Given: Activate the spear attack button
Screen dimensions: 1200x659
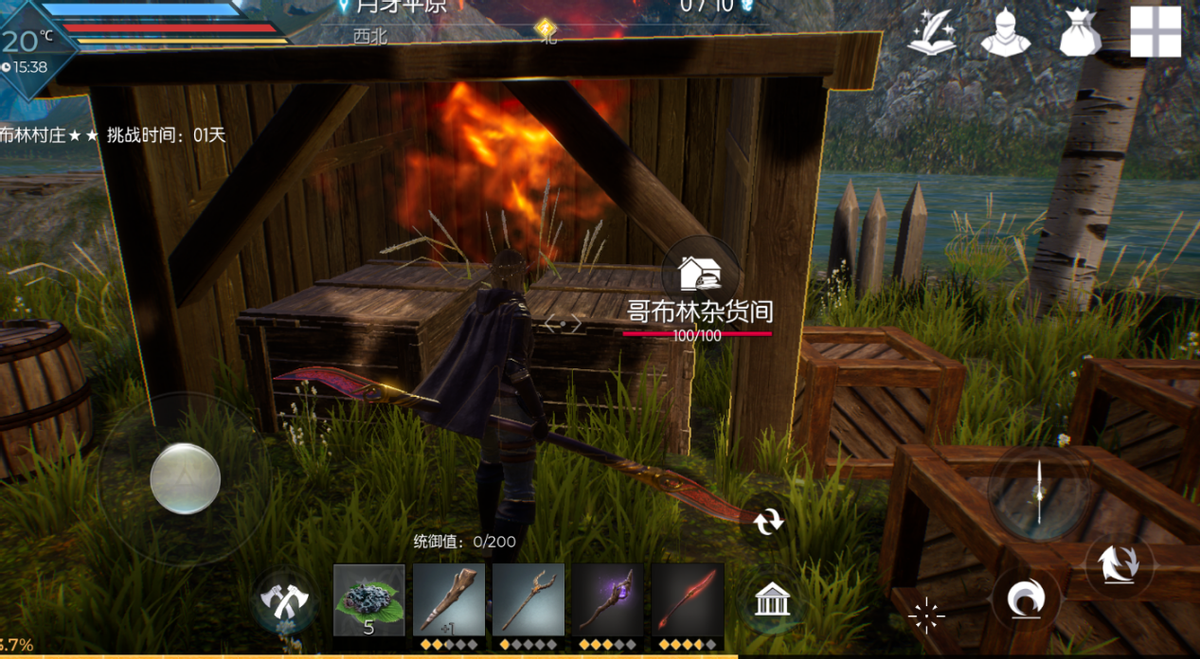Looking at the screenshot, I should pyautogui.click(x=1039, y=492).
